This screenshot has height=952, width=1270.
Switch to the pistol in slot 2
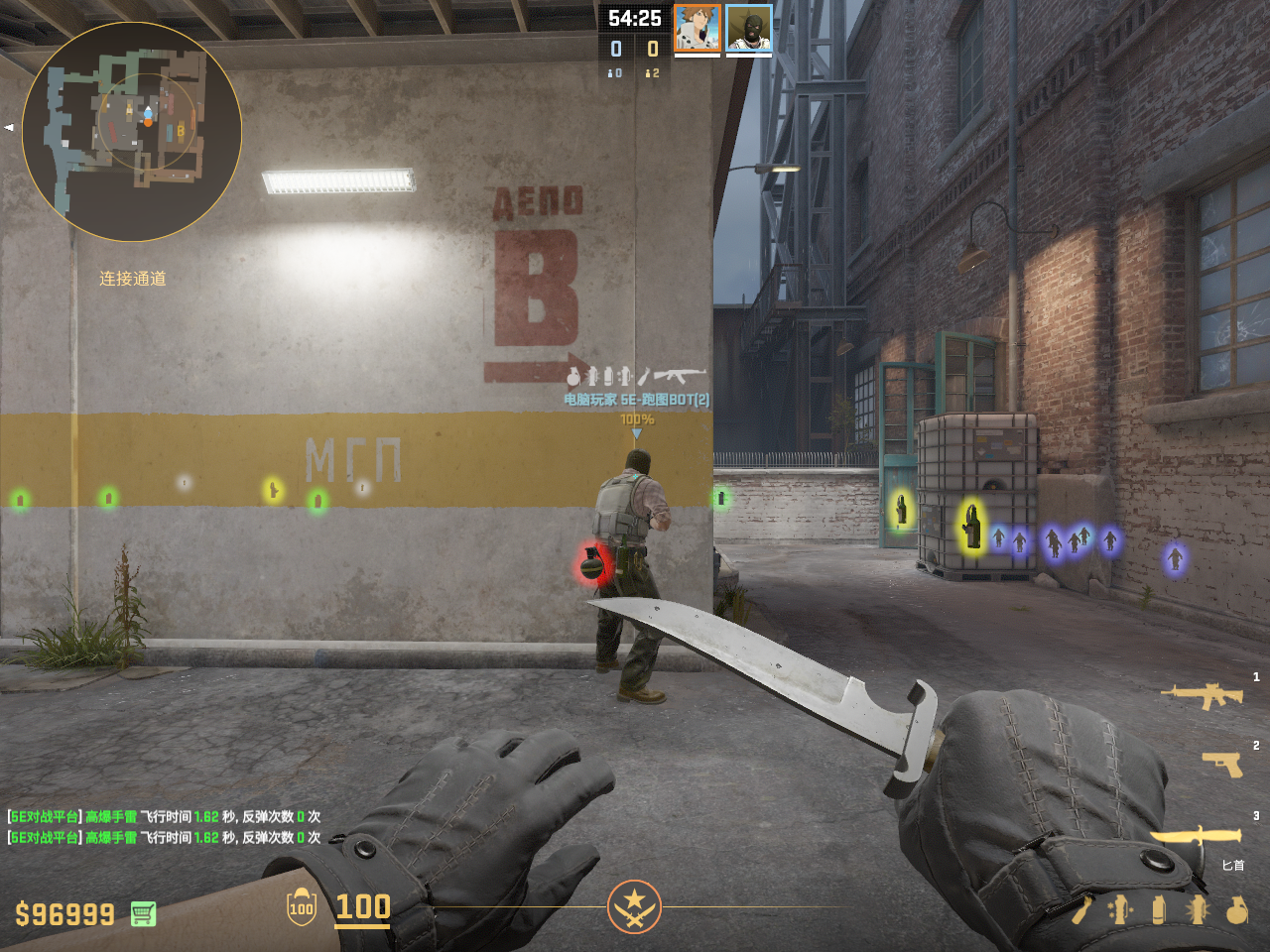(1221, 763)
